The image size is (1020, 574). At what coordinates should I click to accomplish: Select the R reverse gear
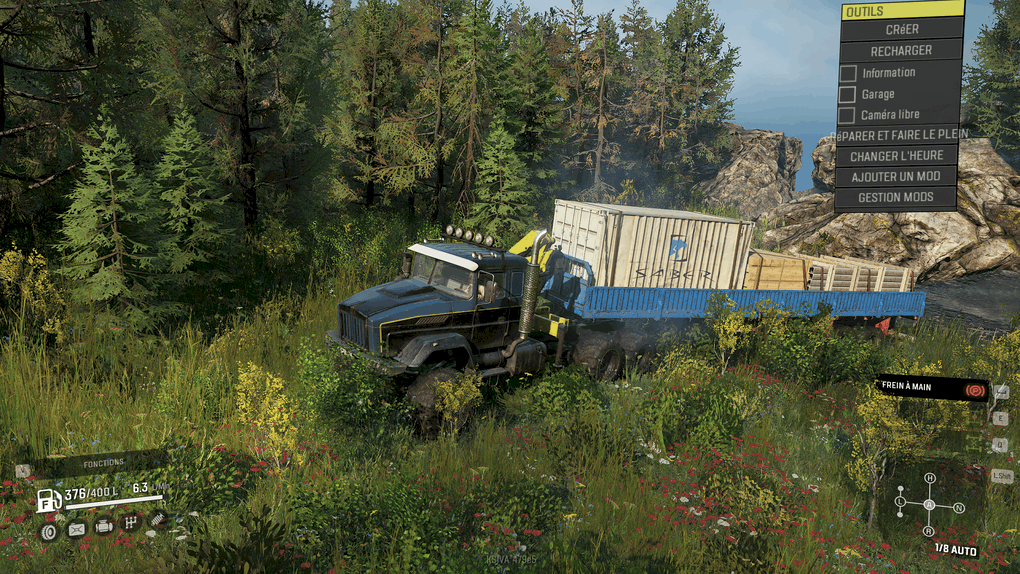[929, 531]
